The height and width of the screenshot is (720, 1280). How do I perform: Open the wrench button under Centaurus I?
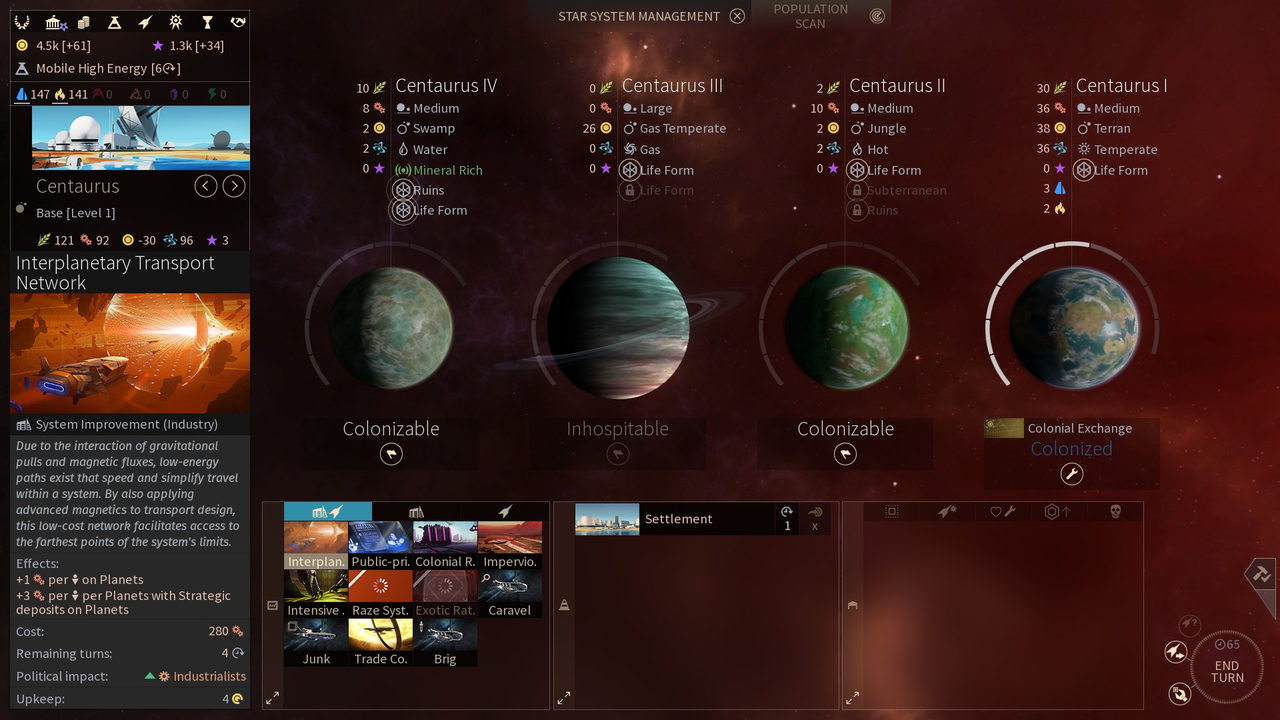[x=1071, y=474]
